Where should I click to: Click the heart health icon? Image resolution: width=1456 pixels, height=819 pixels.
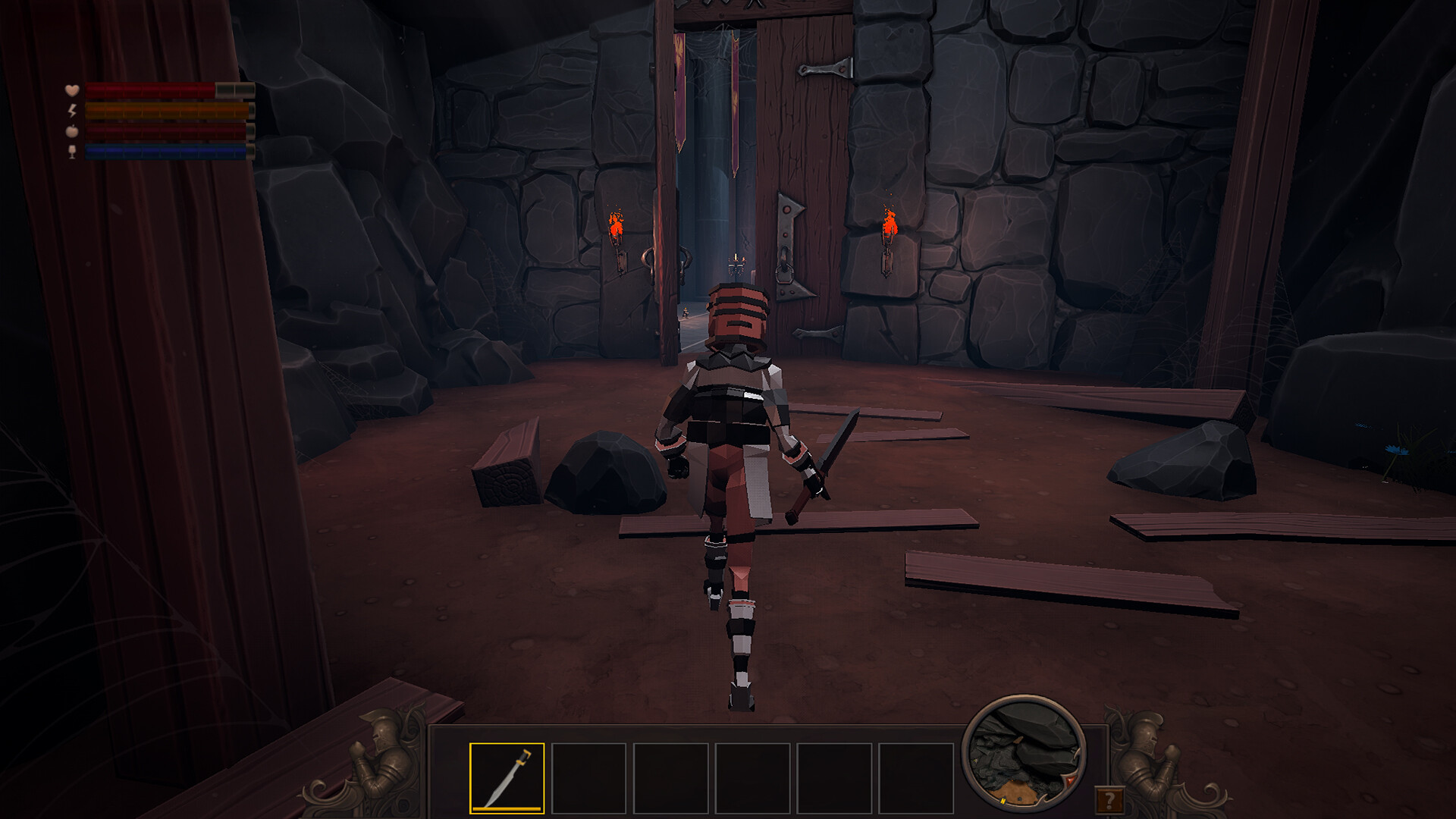pos(73,90)
